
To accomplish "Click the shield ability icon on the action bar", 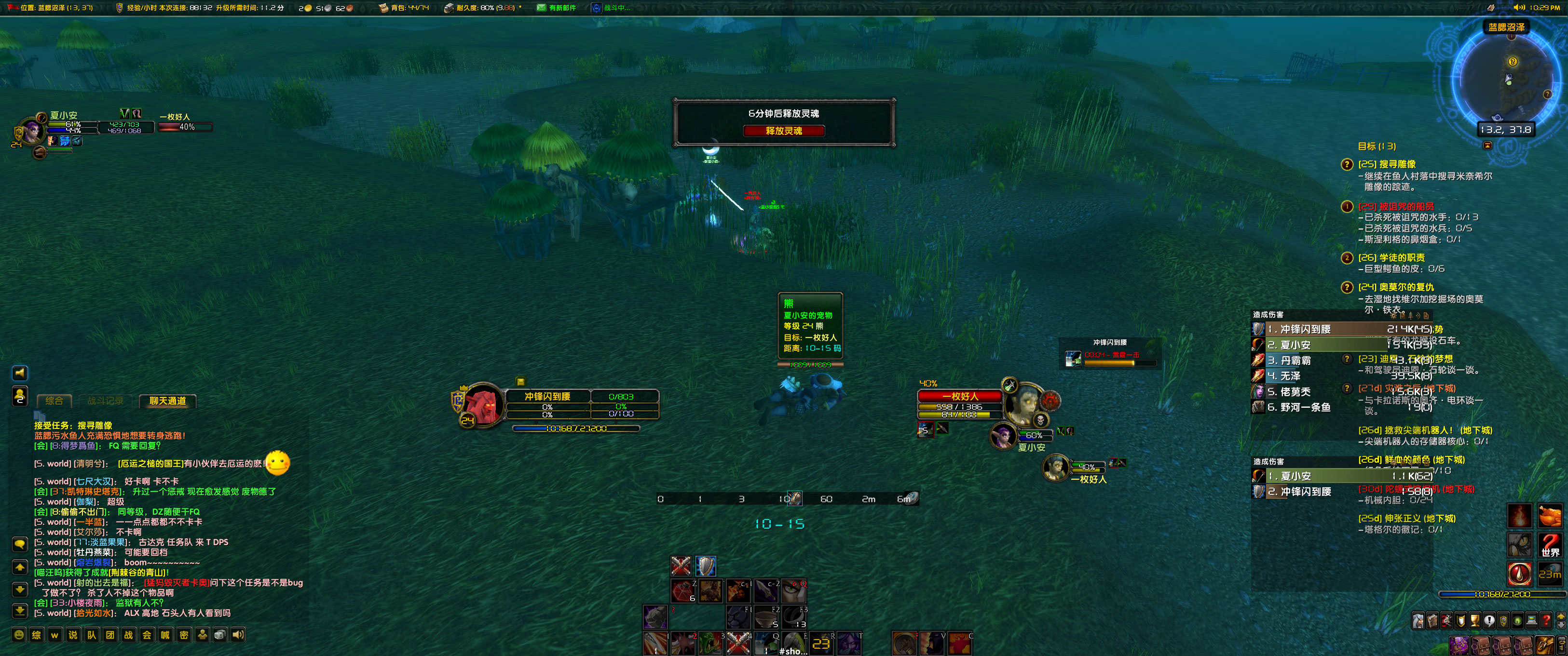I will [x=707, y=565].
